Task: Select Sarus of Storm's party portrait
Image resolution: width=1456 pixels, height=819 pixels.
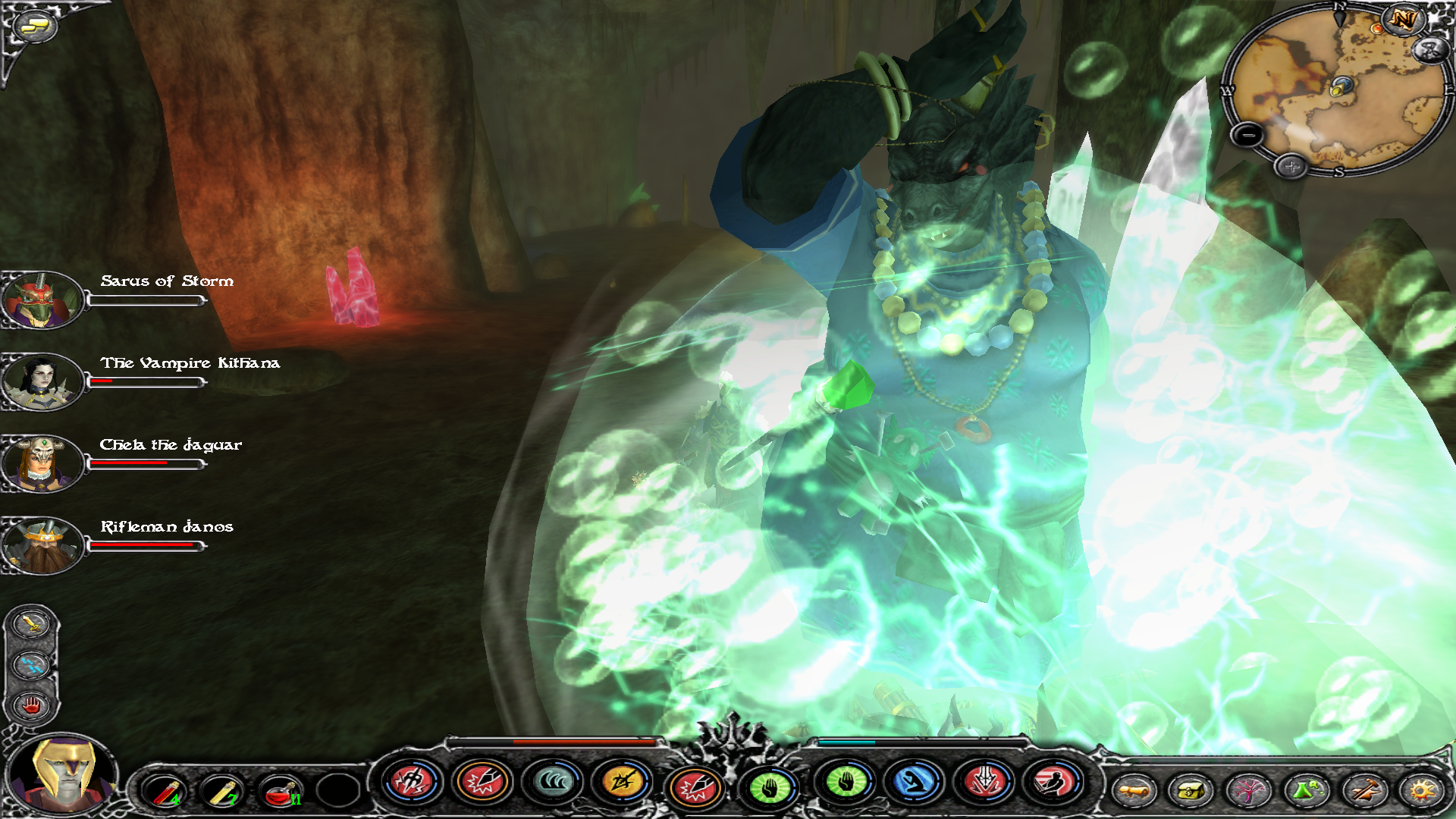Action: (x=42, y=300)
